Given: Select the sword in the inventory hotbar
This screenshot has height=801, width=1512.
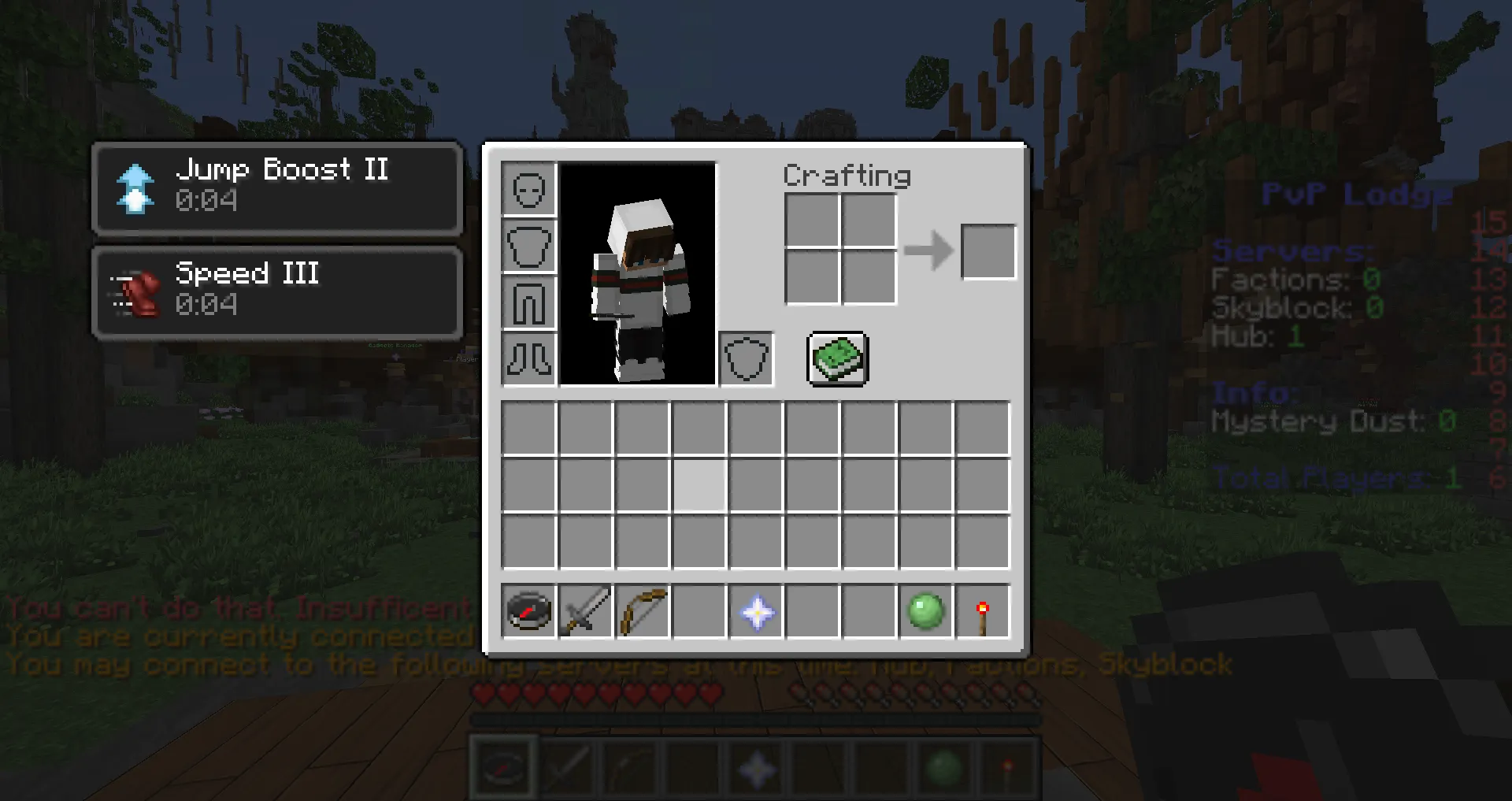Looking at the screenshot, I should 586,611.
